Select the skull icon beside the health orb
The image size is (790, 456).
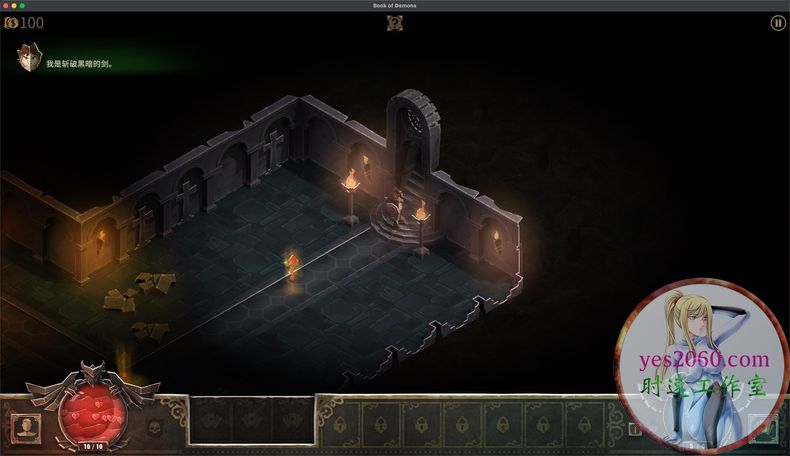[154, 429]
